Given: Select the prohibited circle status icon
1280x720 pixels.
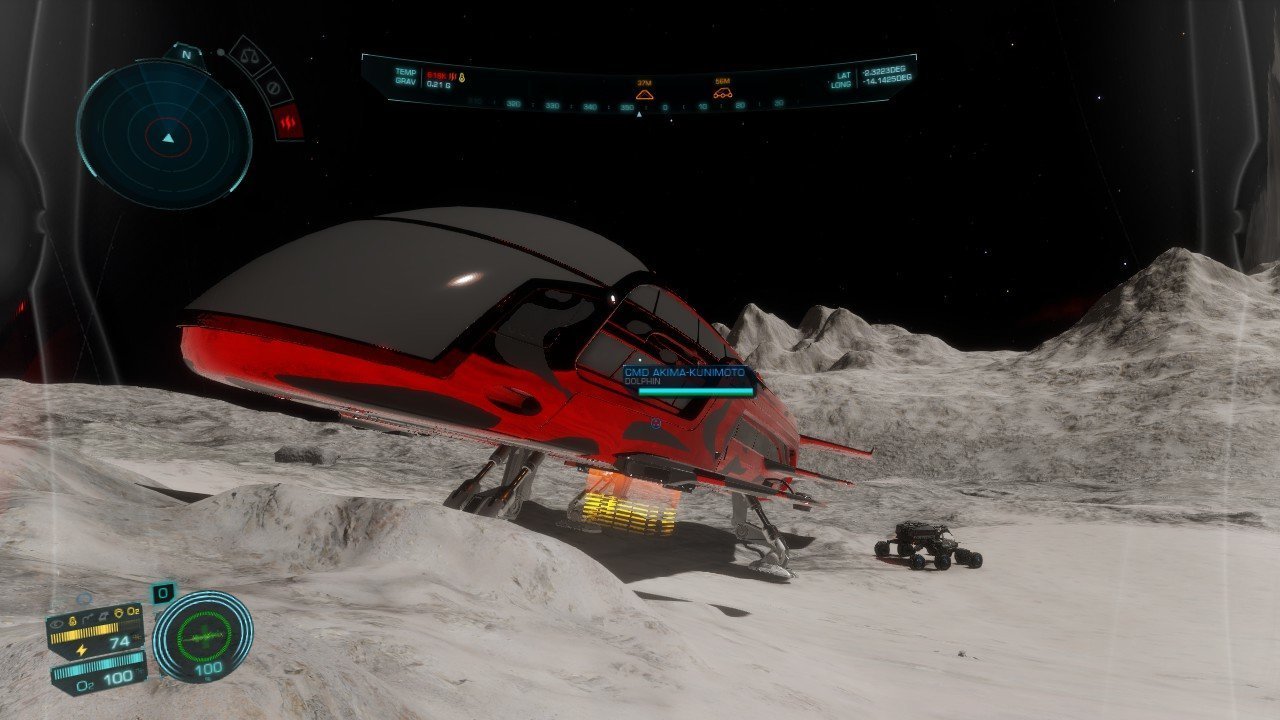Looking at the screenshot, I should (272, 86).
